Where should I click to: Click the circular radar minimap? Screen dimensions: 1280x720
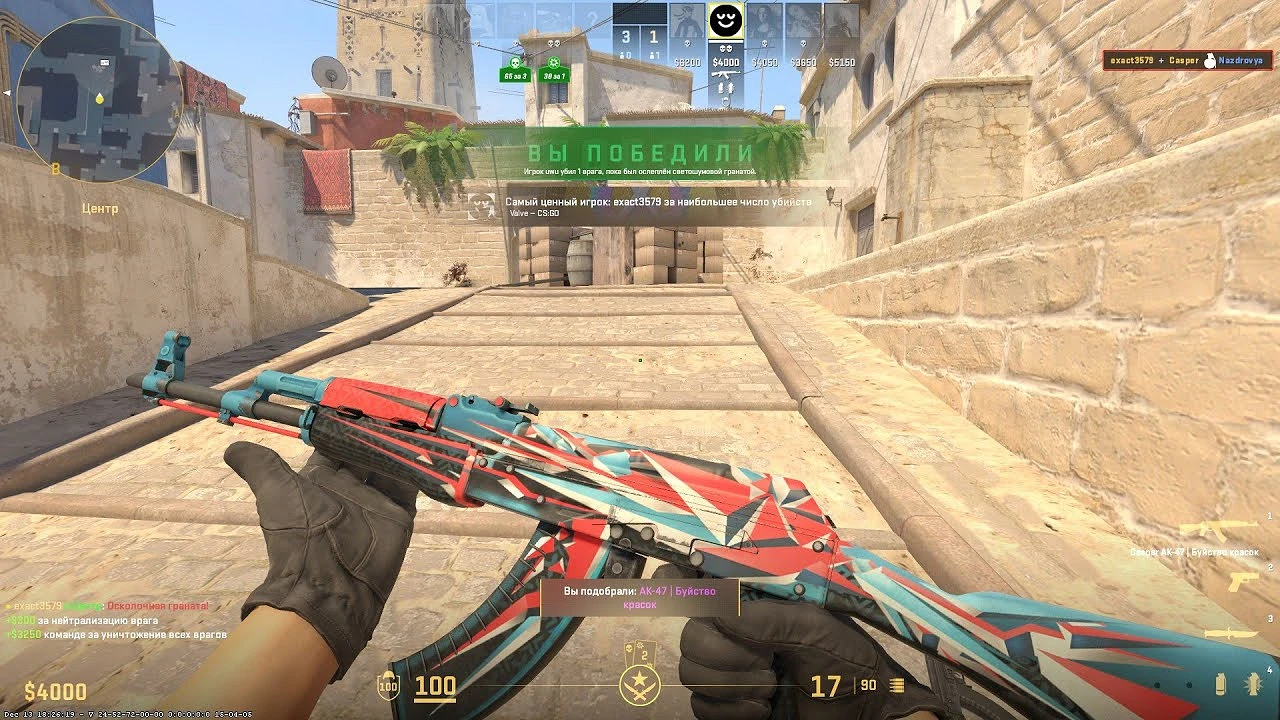coord(99,99)
